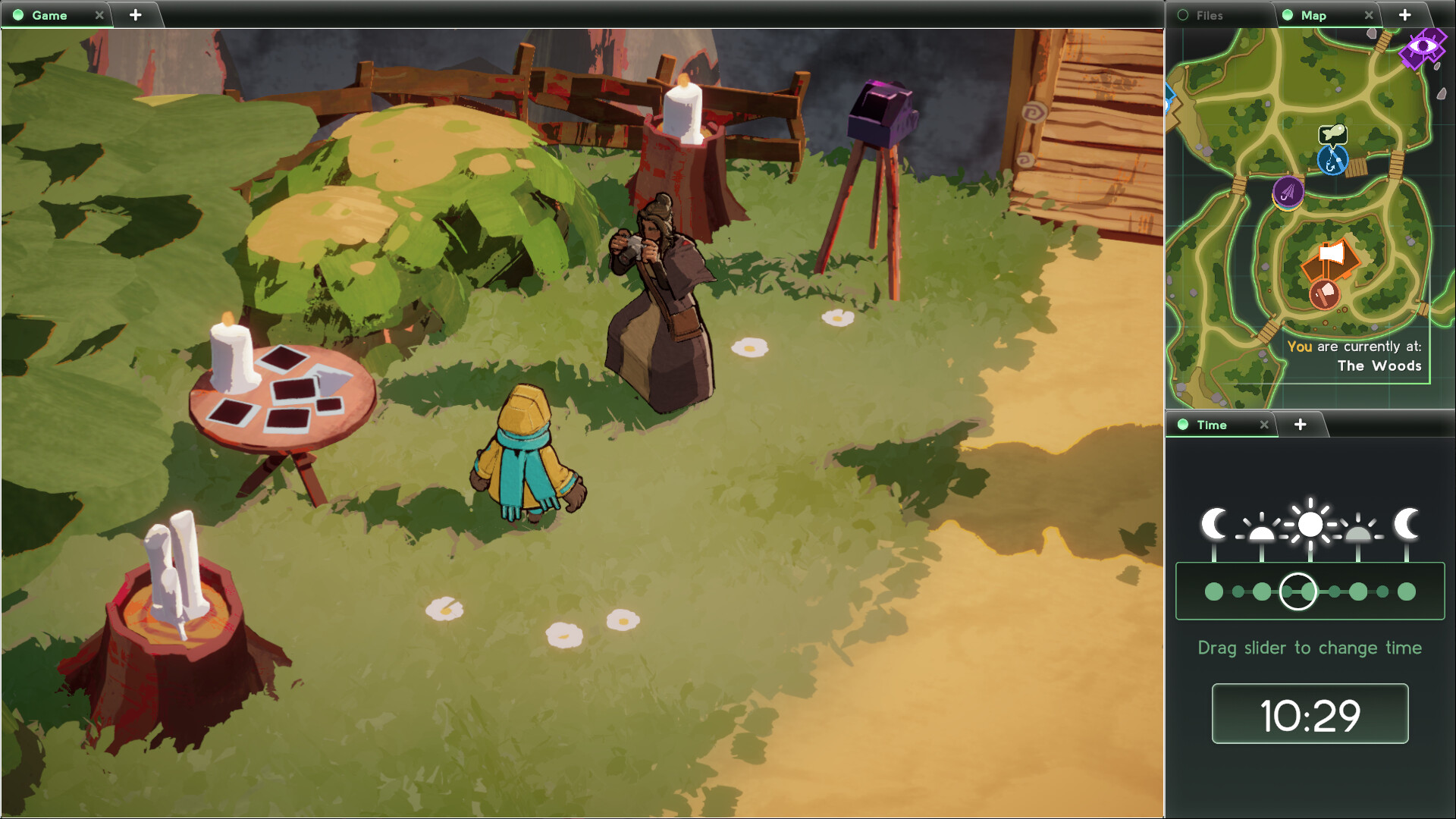Click the sunrise icon in the Time panel

(x=1263, y=531)
